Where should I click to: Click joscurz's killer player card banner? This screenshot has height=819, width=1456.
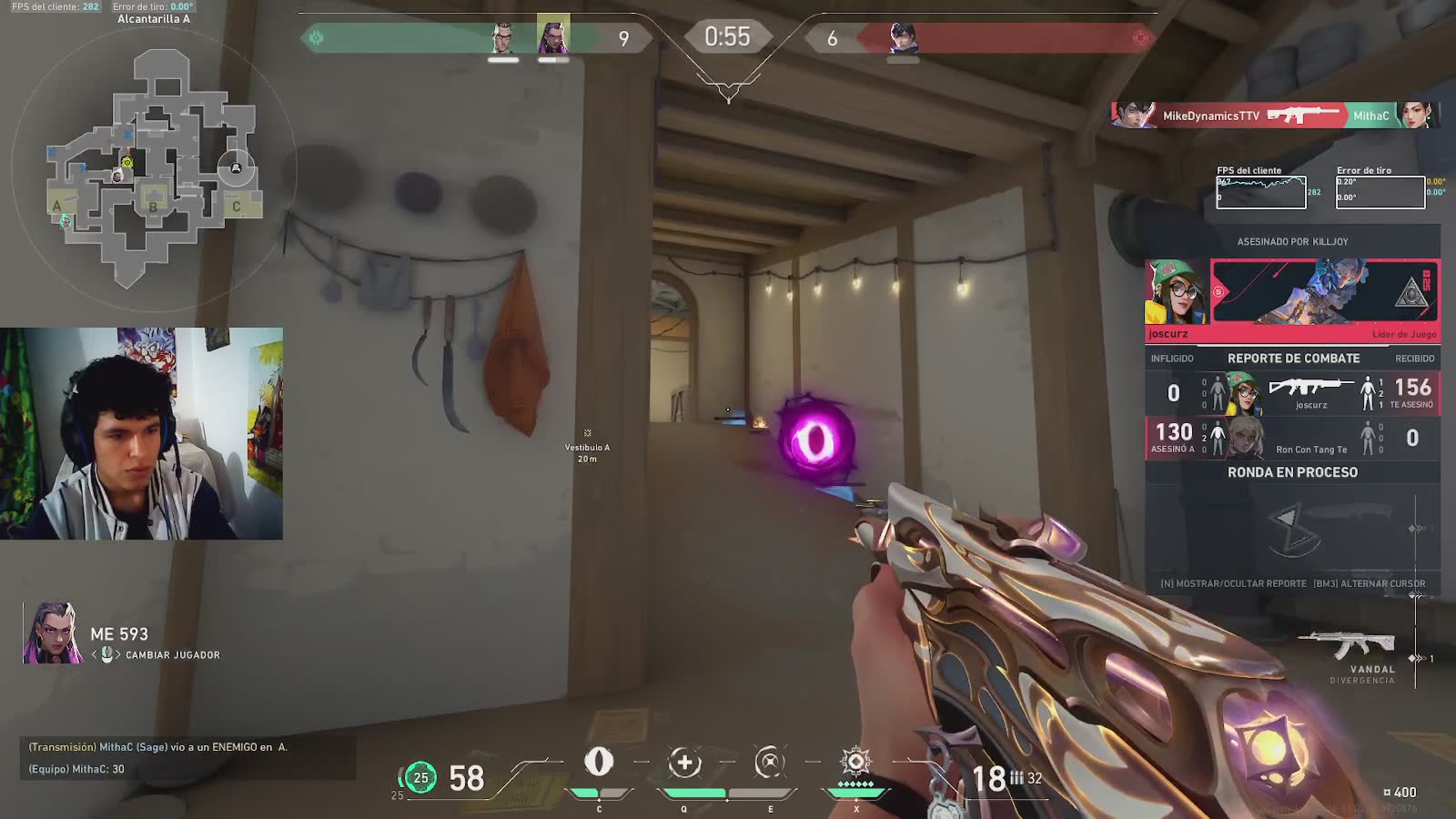pyautogui.click(x=1324, y=291)
